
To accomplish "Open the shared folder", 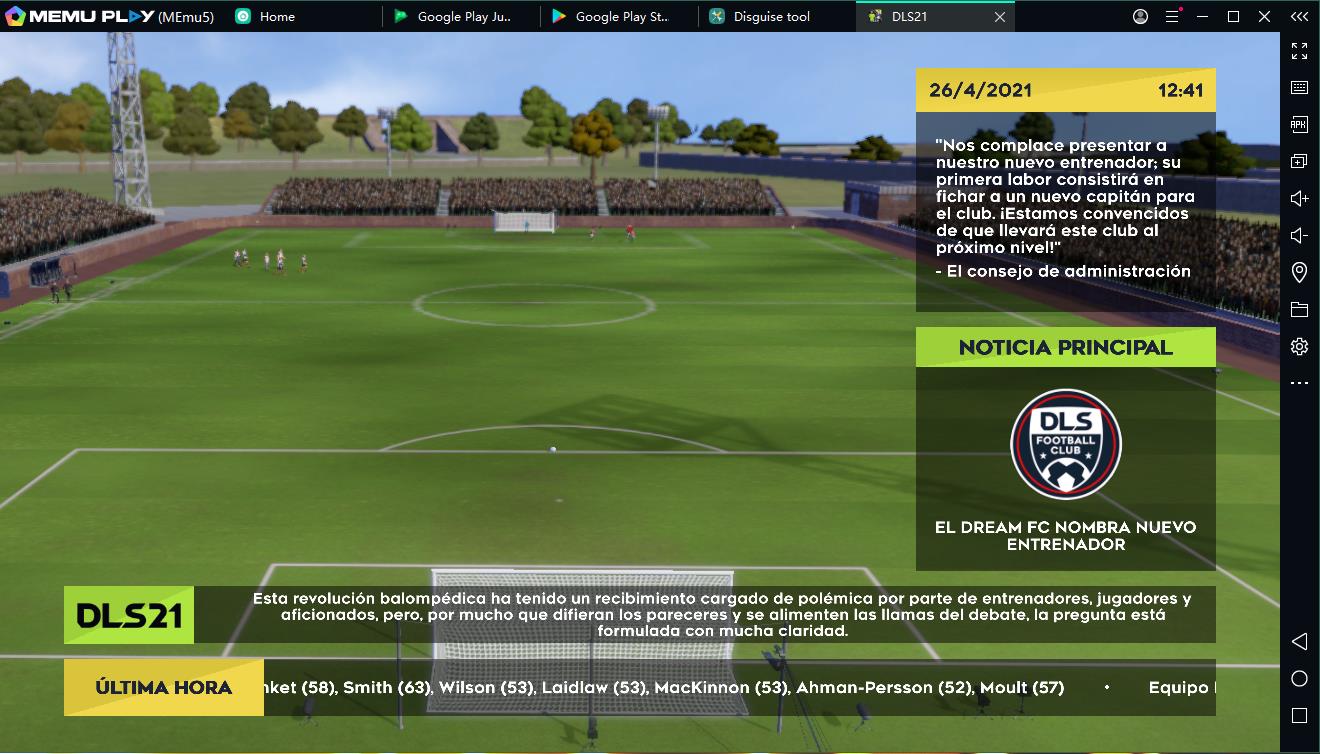I will (1298, 310).
